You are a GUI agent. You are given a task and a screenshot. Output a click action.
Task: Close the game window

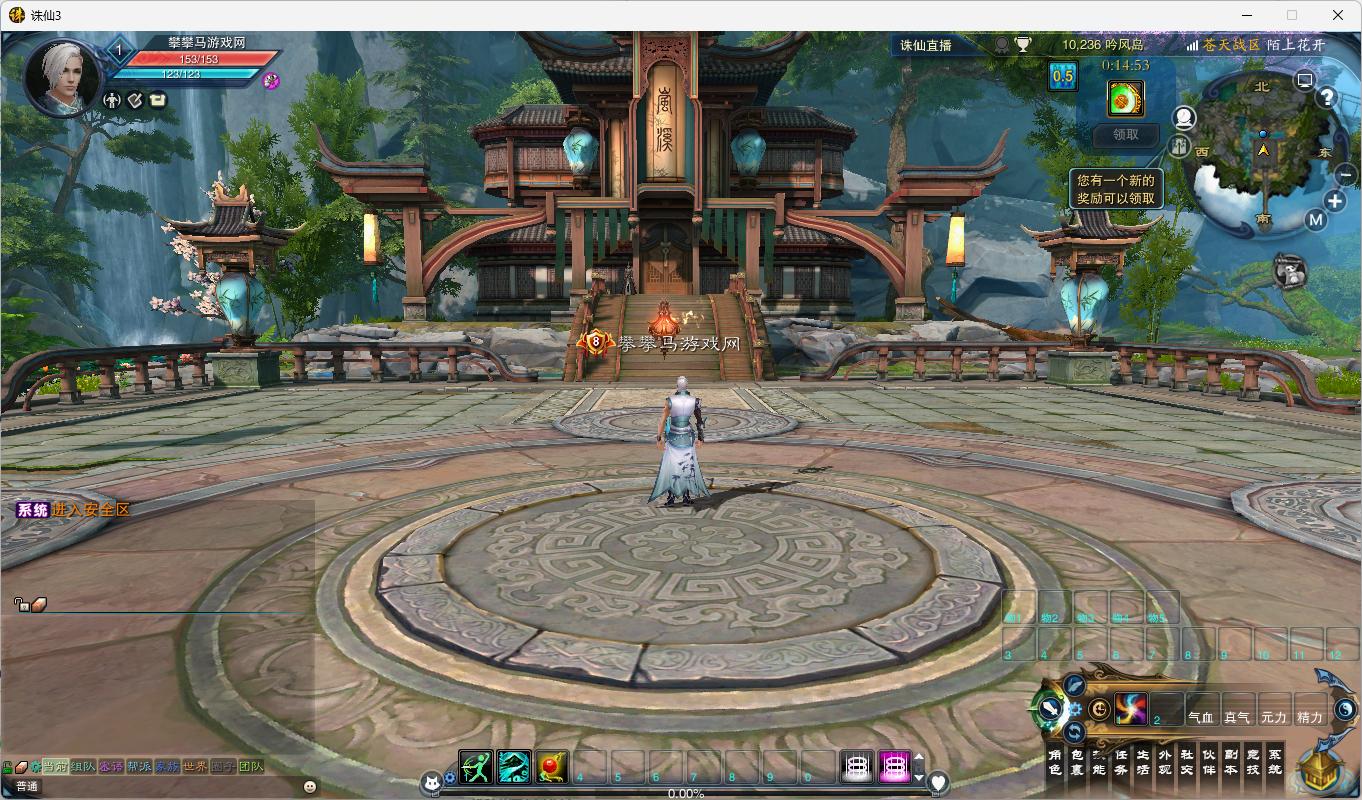coord(1338,15)
